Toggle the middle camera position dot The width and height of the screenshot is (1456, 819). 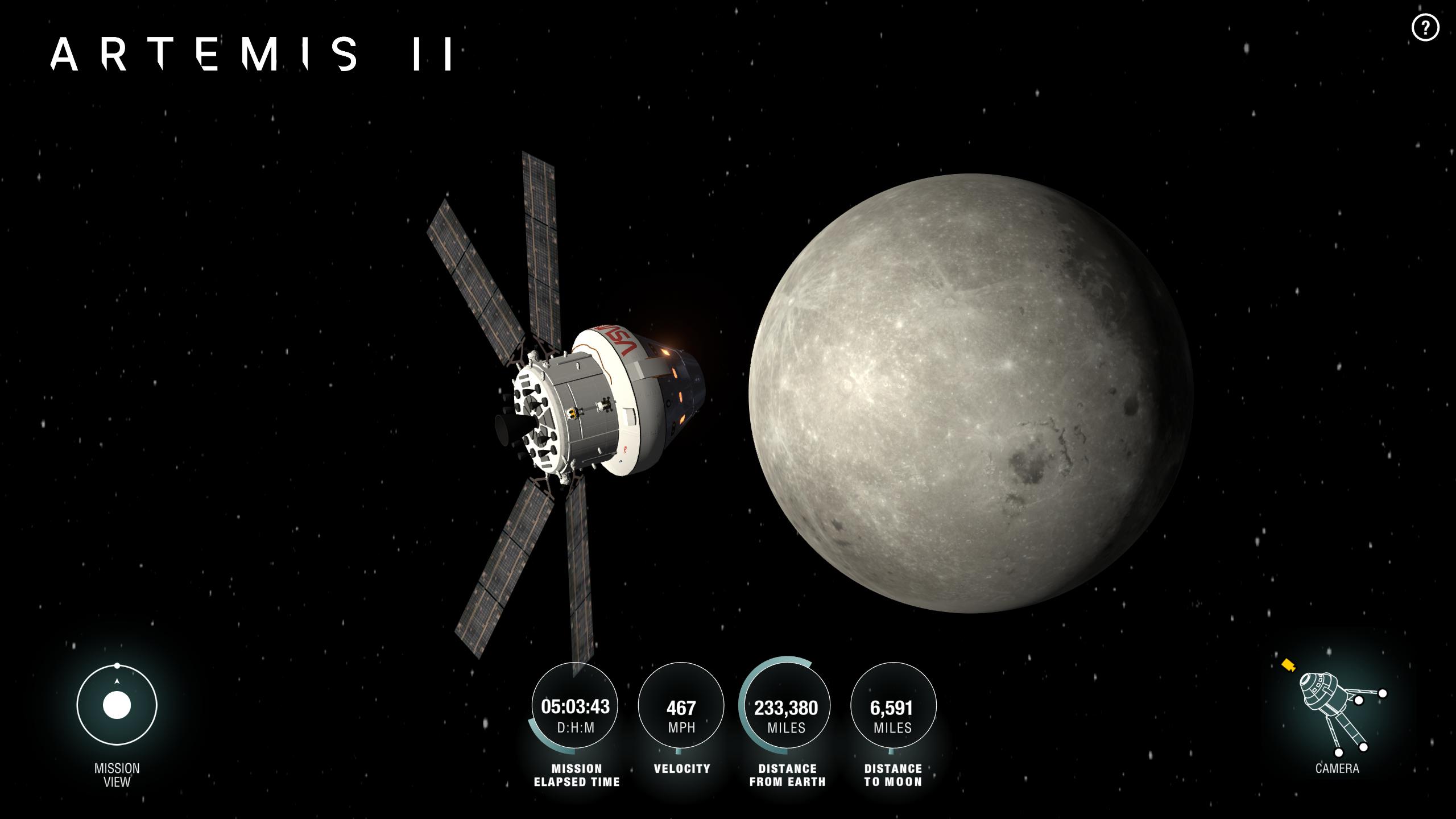tap(1359, 701)
